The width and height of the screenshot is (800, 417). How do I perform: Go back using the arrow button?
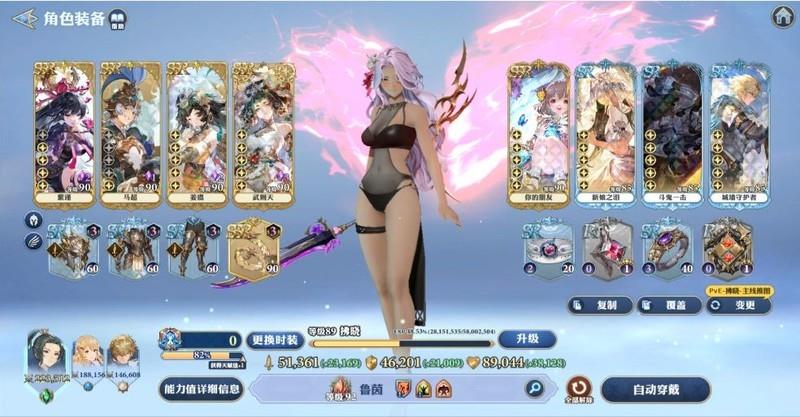point(25,17)
